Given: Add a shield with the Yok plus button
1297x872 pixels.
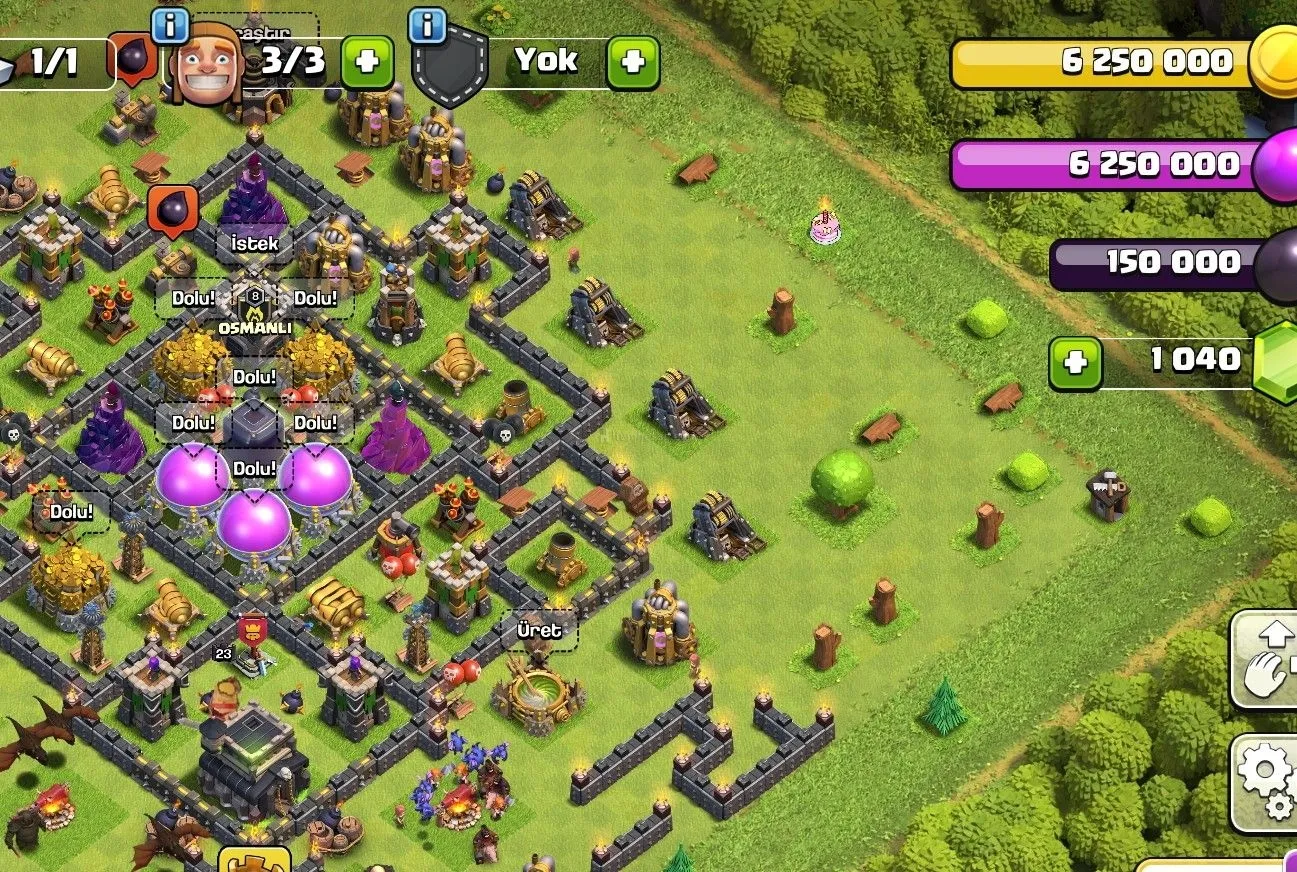Looking at the screenshot, I should click(x=633, y=62).
